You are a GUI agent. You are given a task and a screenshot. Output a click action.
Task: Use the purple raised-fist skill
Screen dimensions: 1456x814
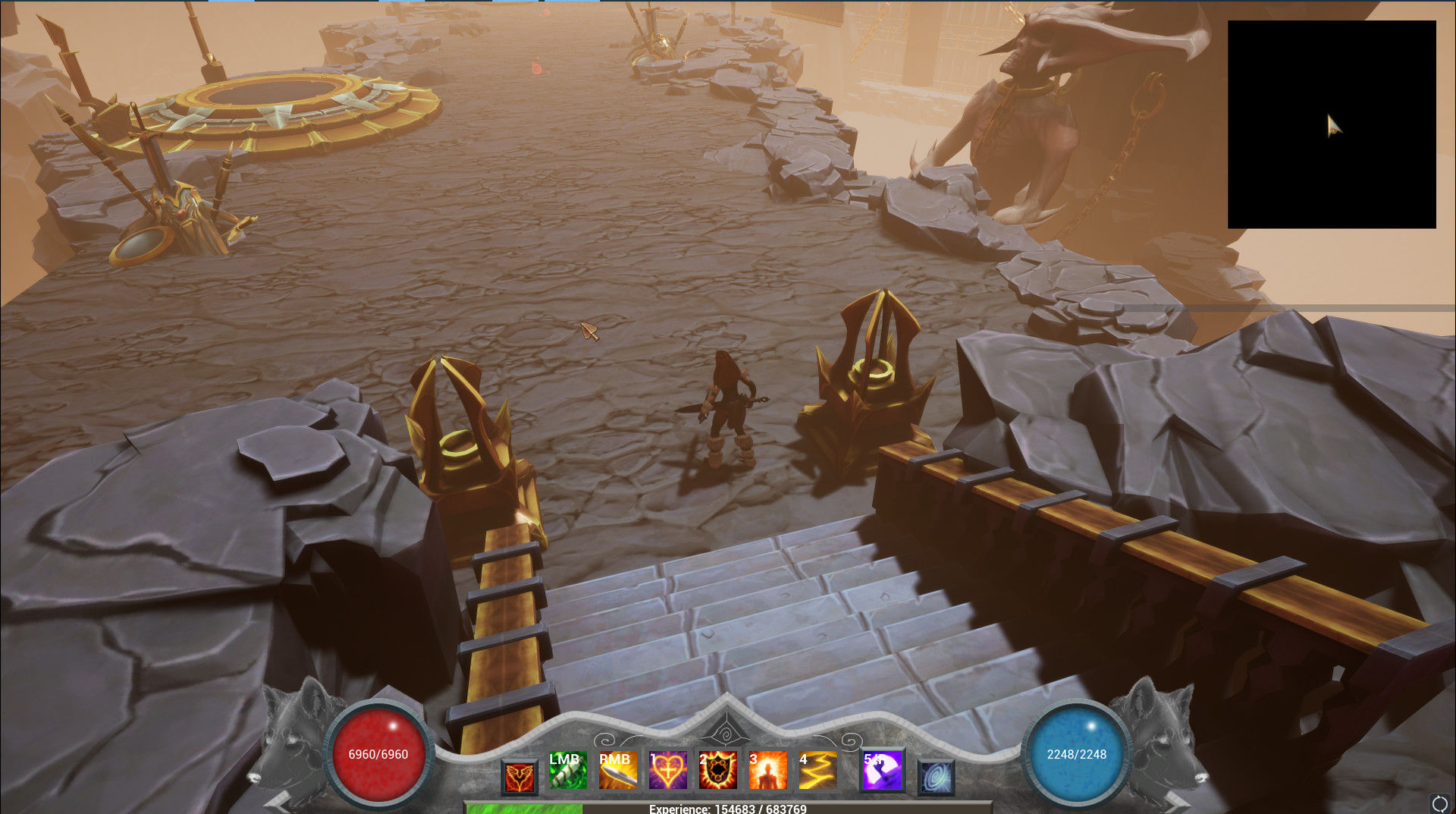(x=882, y=771)
